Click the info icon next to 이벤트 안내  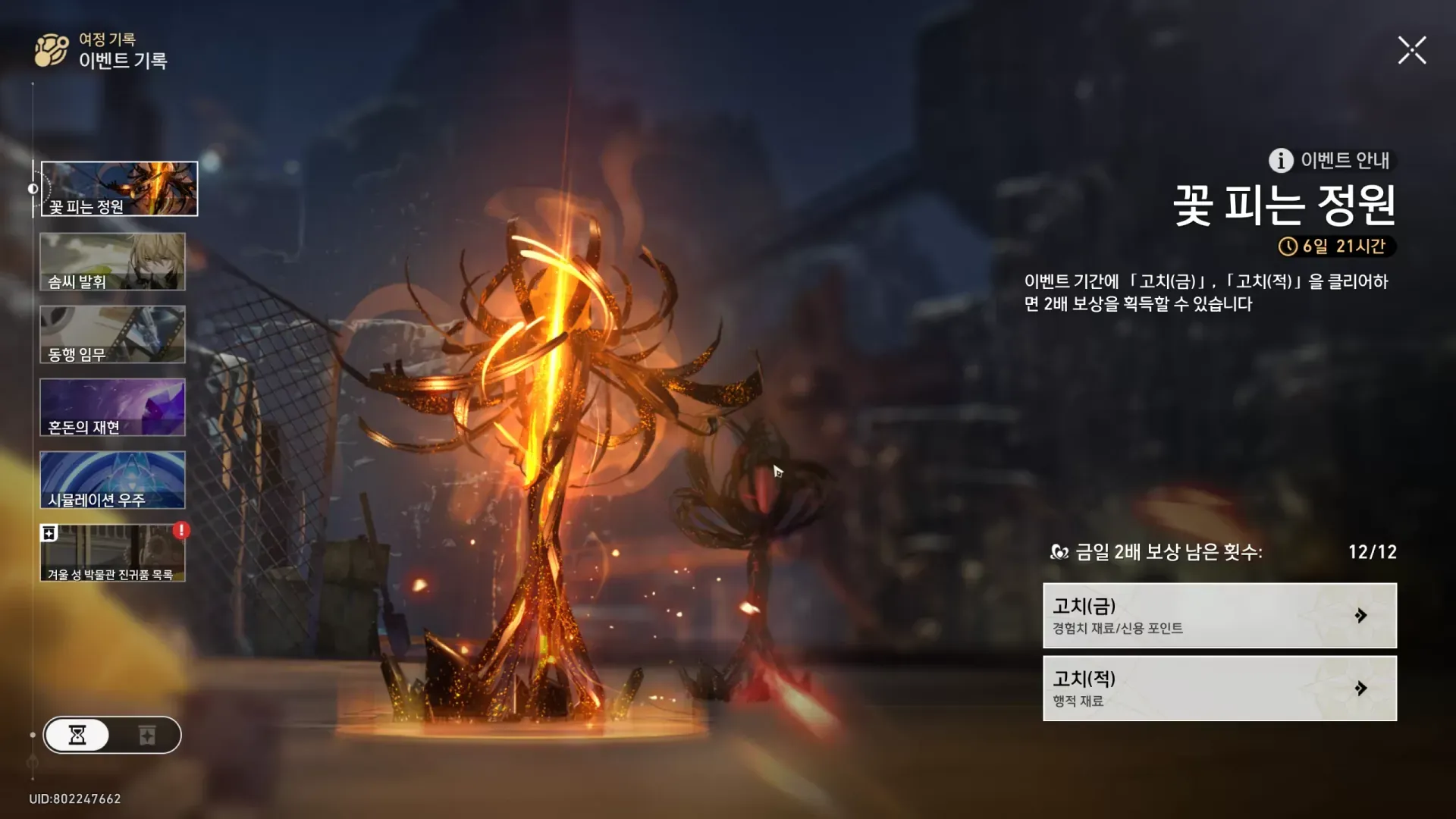pos(1280,160)
